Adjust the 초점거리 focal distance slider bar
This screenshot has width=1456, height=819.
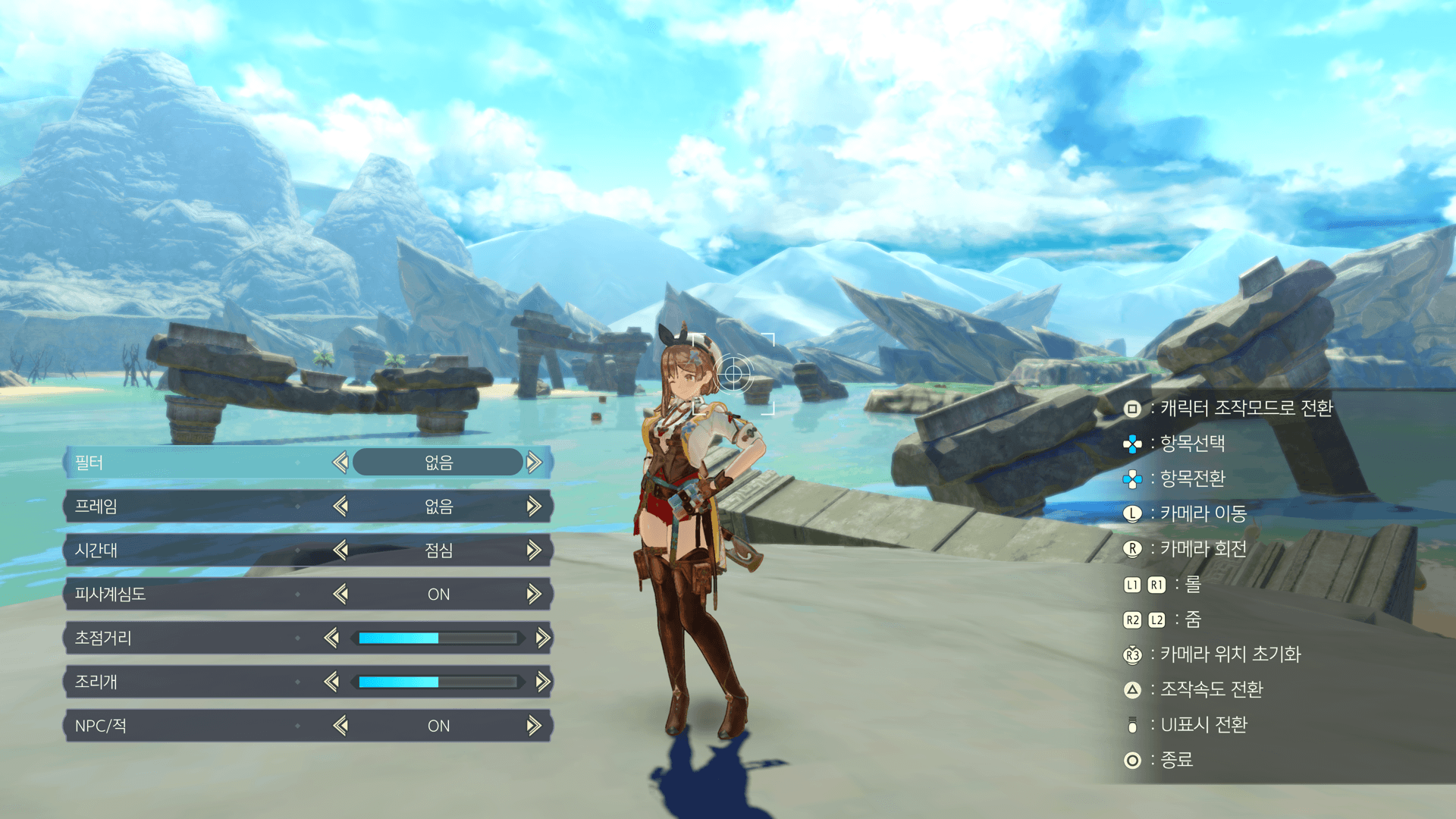pyautogui.click(x=438, y=639)
